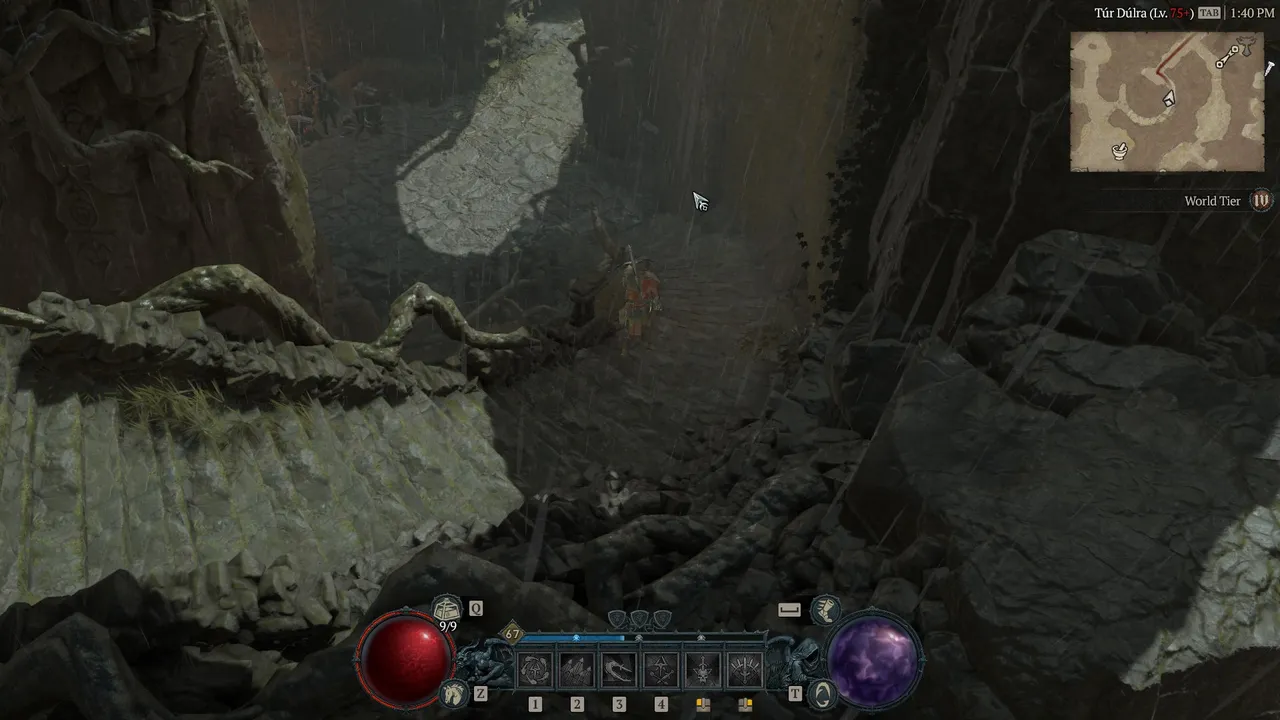Click the World Tier IV emblem
This screenshot has width=1280, height=720.
click(x=1262, y=201)
